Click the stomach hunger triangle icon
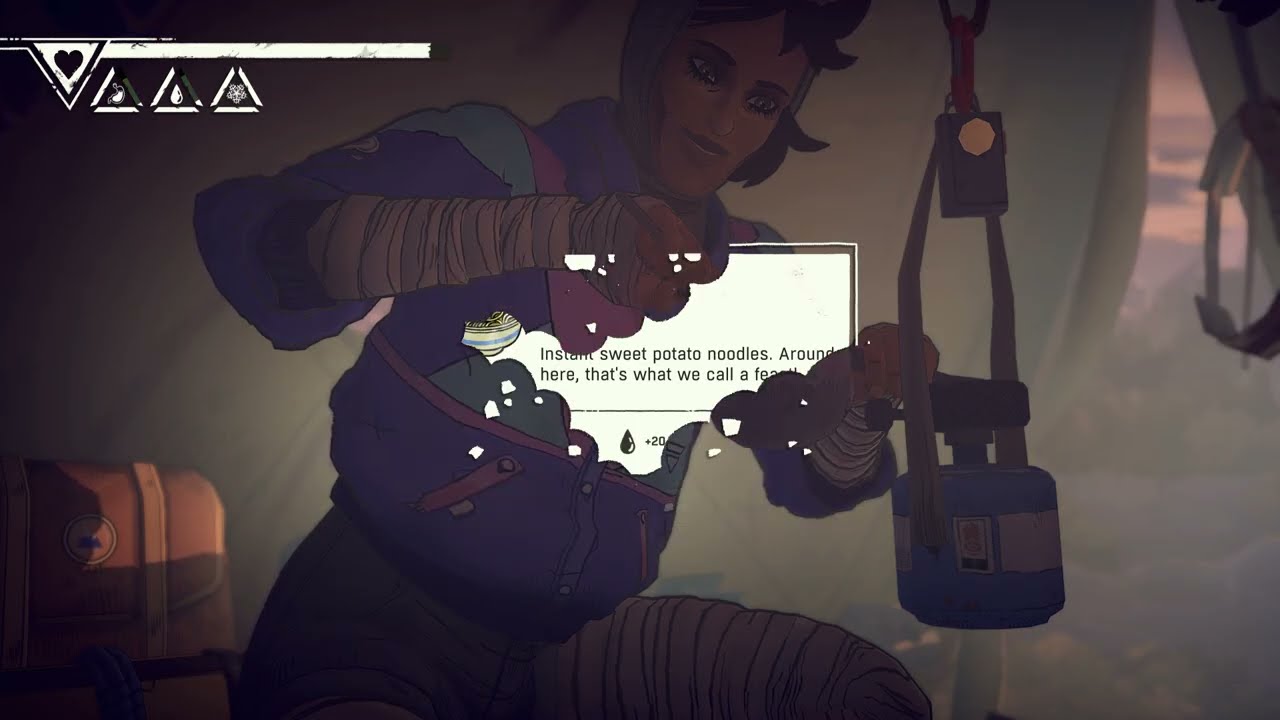 117,94
